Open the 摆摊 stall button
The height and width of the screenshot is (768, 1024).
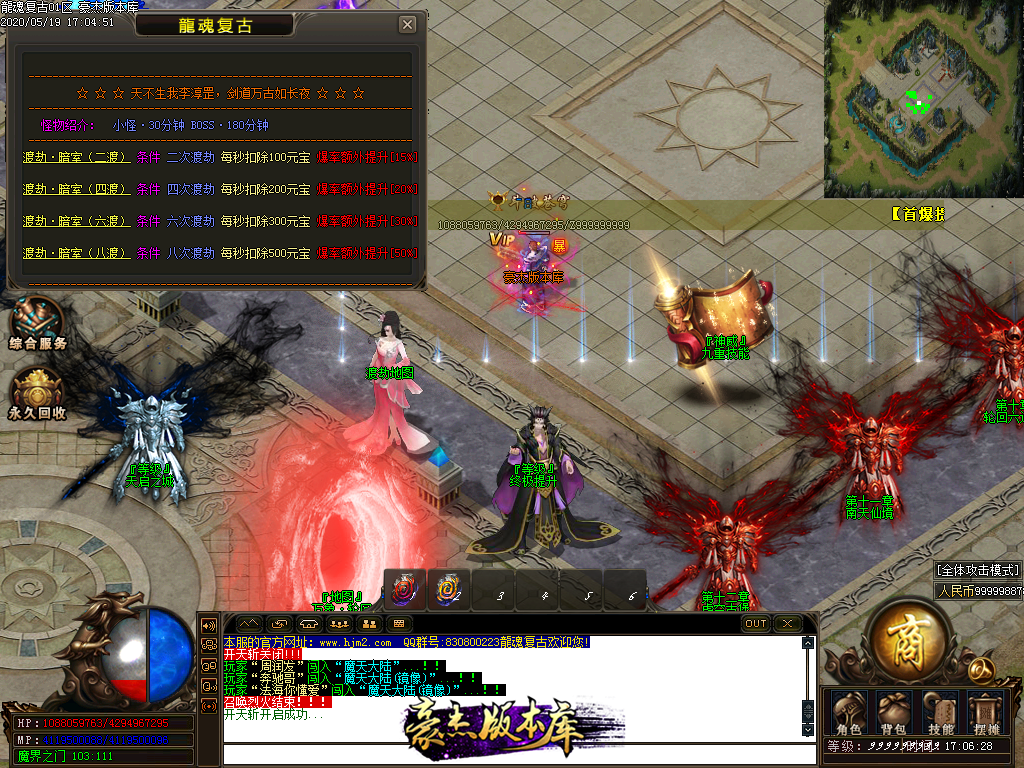pos(986,712)
